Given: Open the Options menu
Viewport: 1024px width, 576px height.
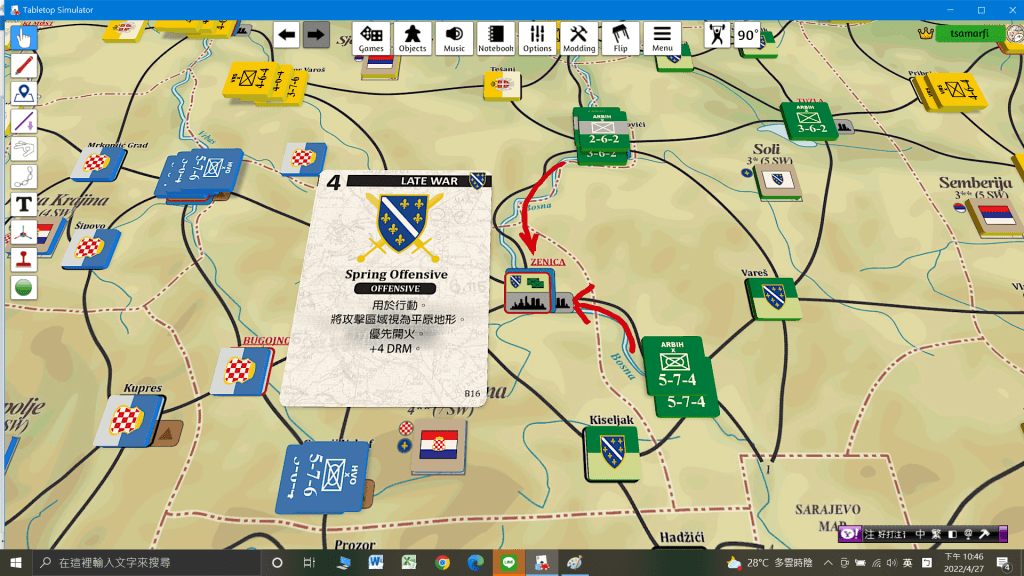Looking at the screenshot, I should click(537, 38).
